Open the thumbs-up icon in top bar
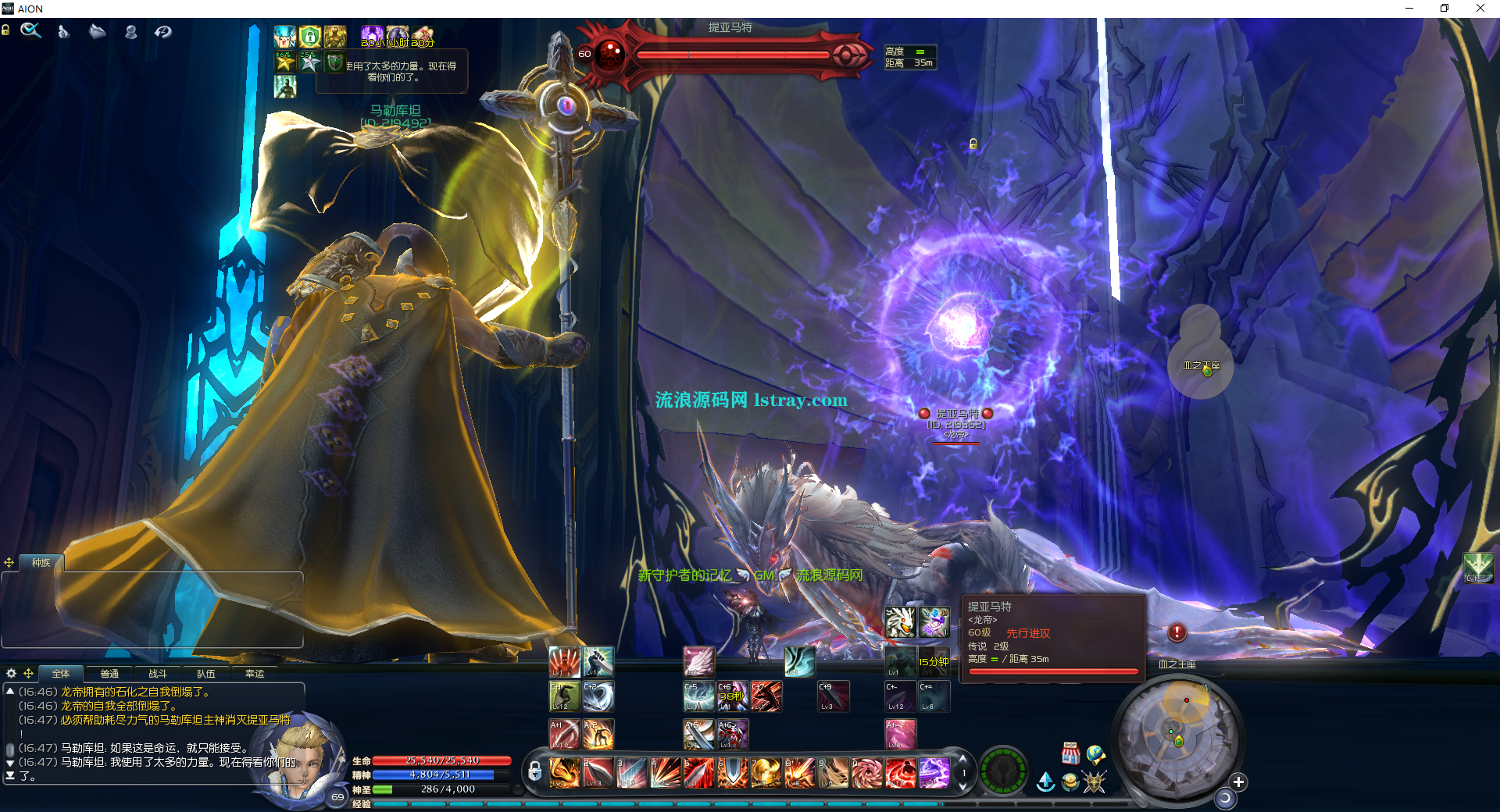1500x812 pixels. click(64, 31)
